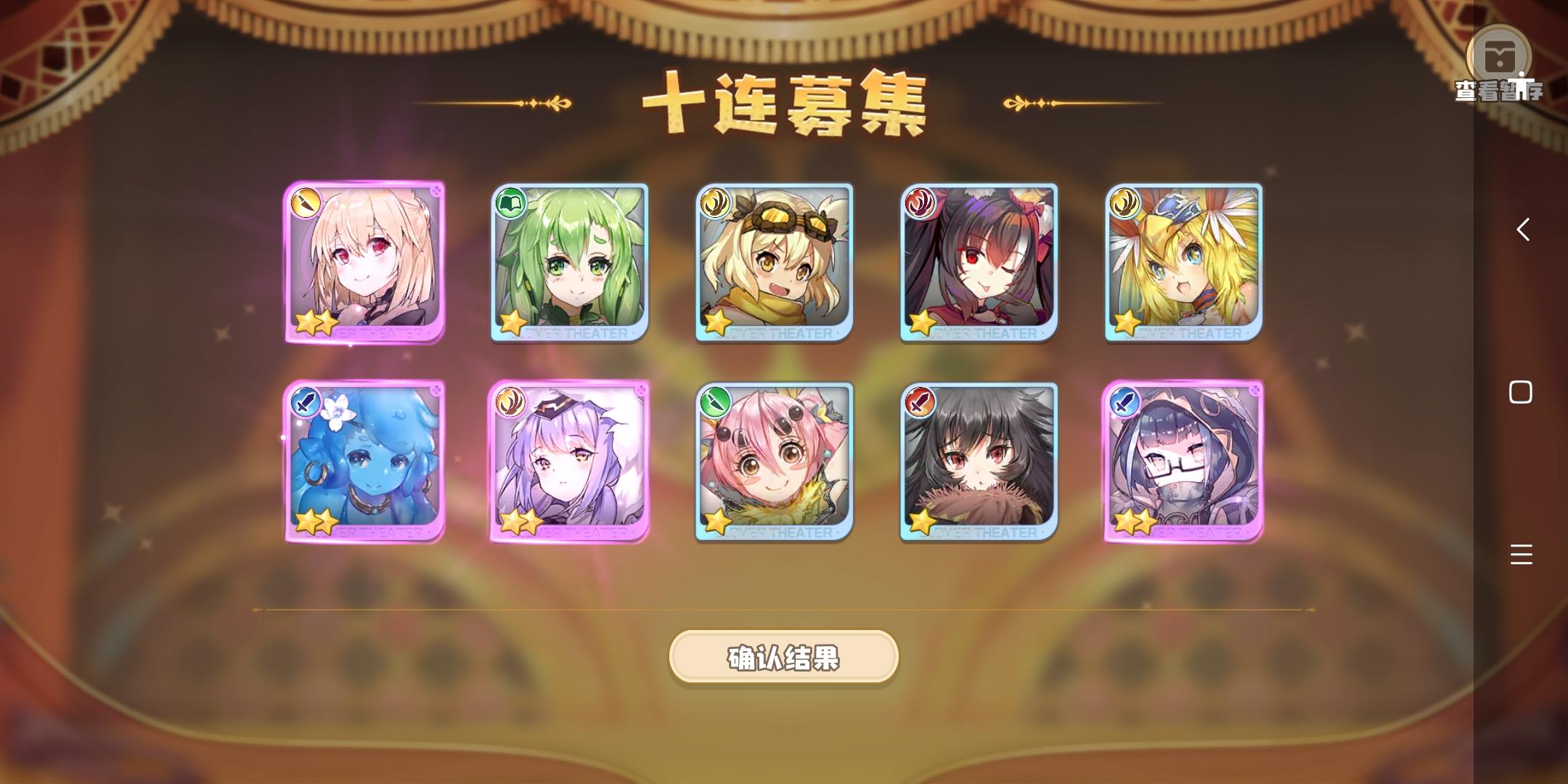Select the sword element icon on the blonde card
The width and height of the screenshot is (1568, 784).
click(306, 205)
